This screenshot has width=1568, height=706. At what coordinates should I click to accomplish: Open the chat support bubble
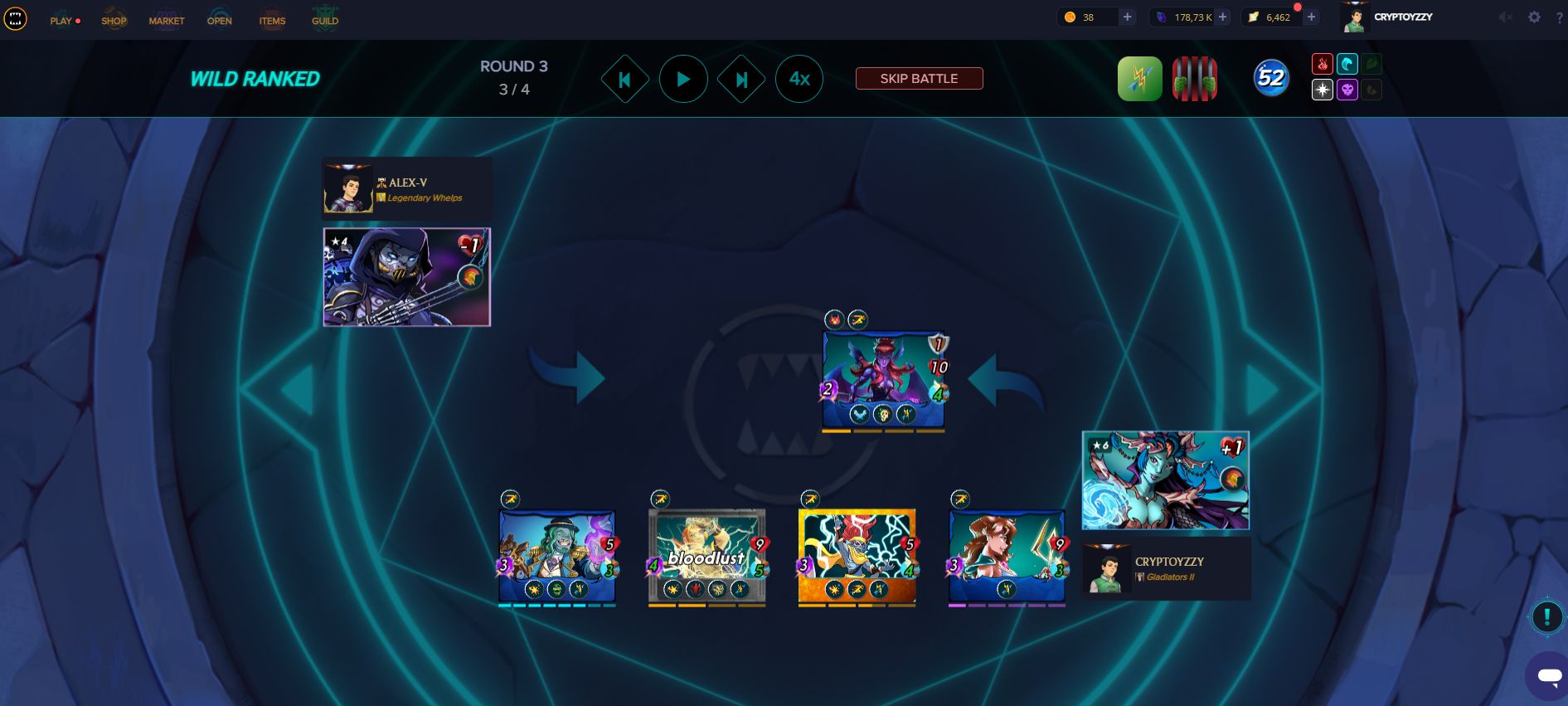1548,676
